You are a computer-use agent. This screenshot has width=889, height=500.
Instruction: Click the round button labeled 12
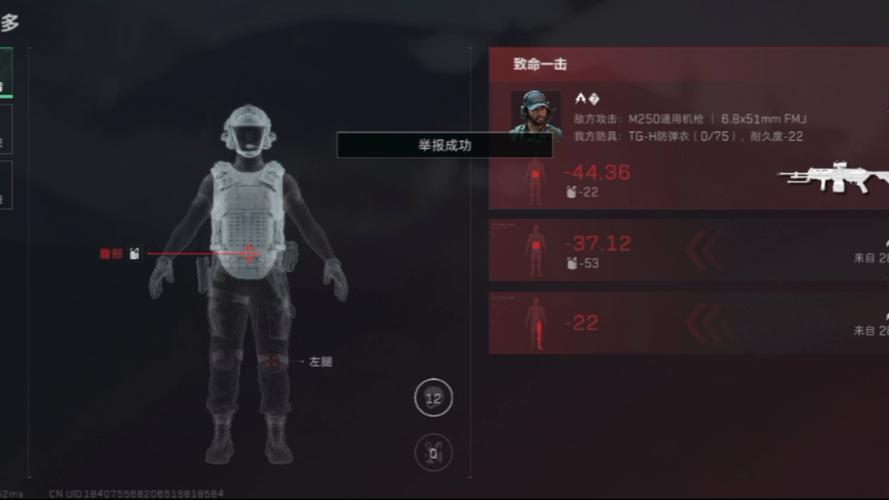[433, 398]
